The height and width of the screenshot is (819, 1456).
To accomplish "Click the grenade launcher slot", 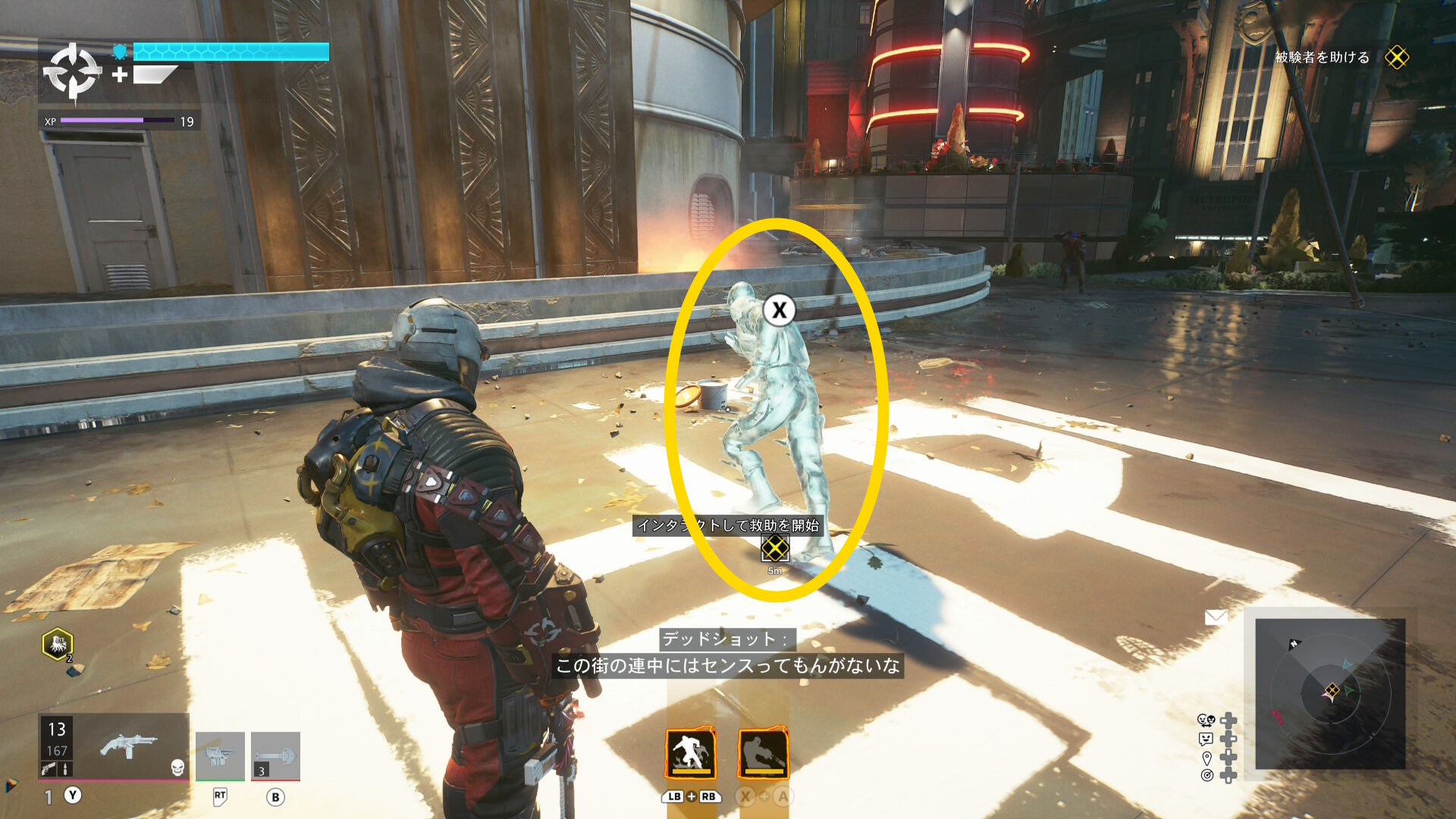I will pos(220,755).
